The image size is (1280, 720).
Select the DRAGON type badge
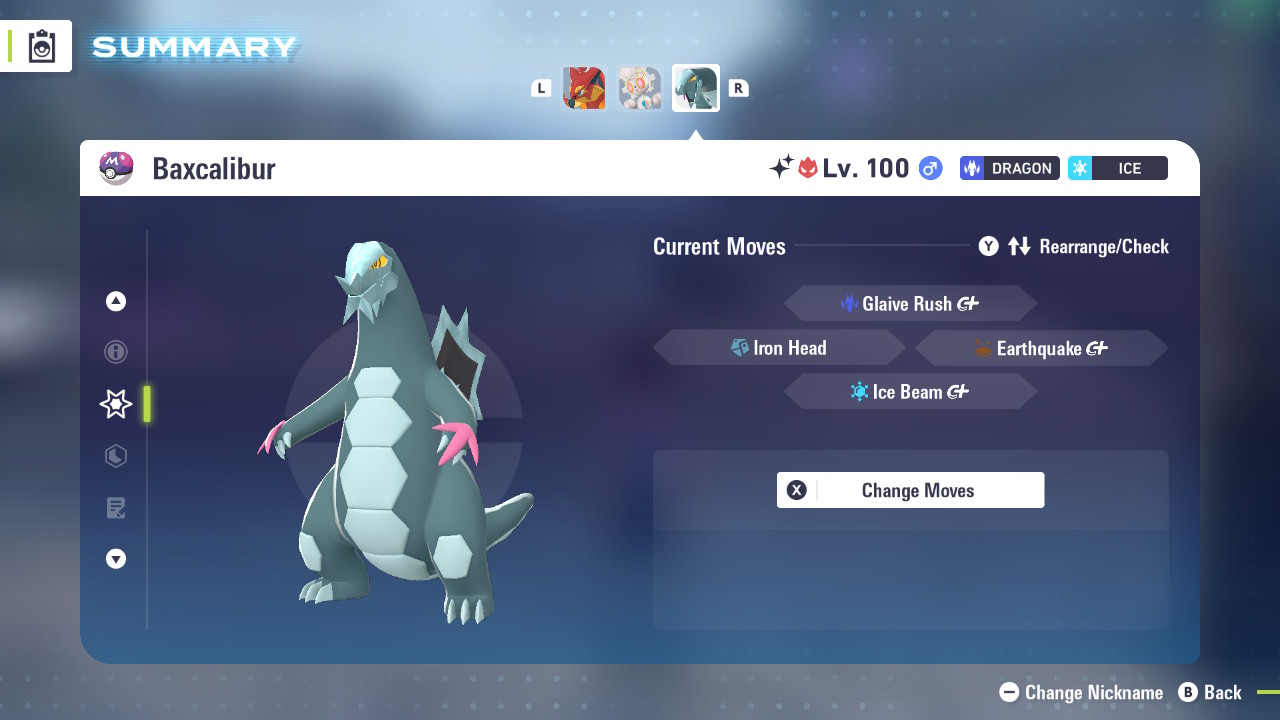click(x=1009, y=168)
